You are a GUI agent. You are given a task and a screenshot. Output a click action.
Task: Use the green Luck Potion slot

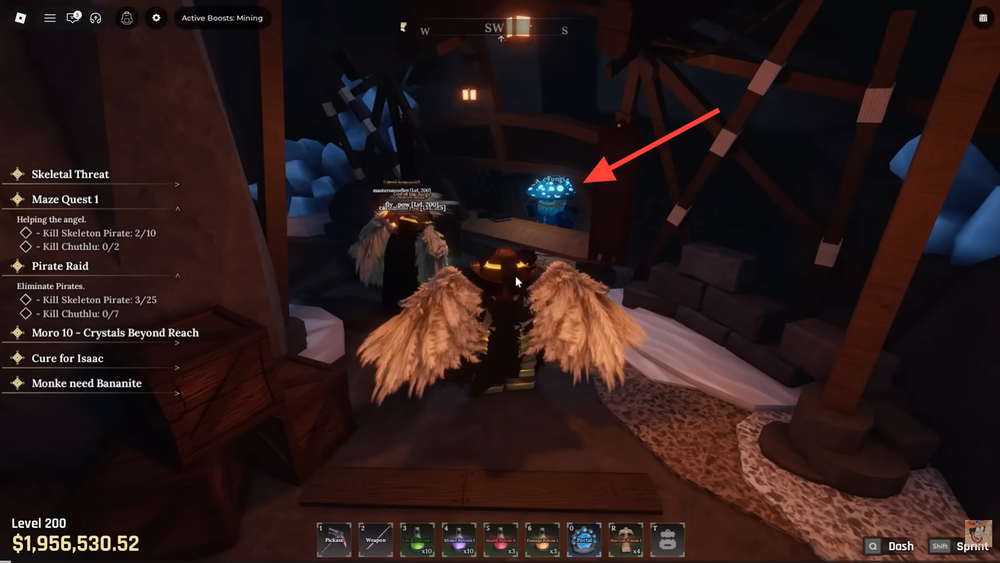[x=417, y=540]
